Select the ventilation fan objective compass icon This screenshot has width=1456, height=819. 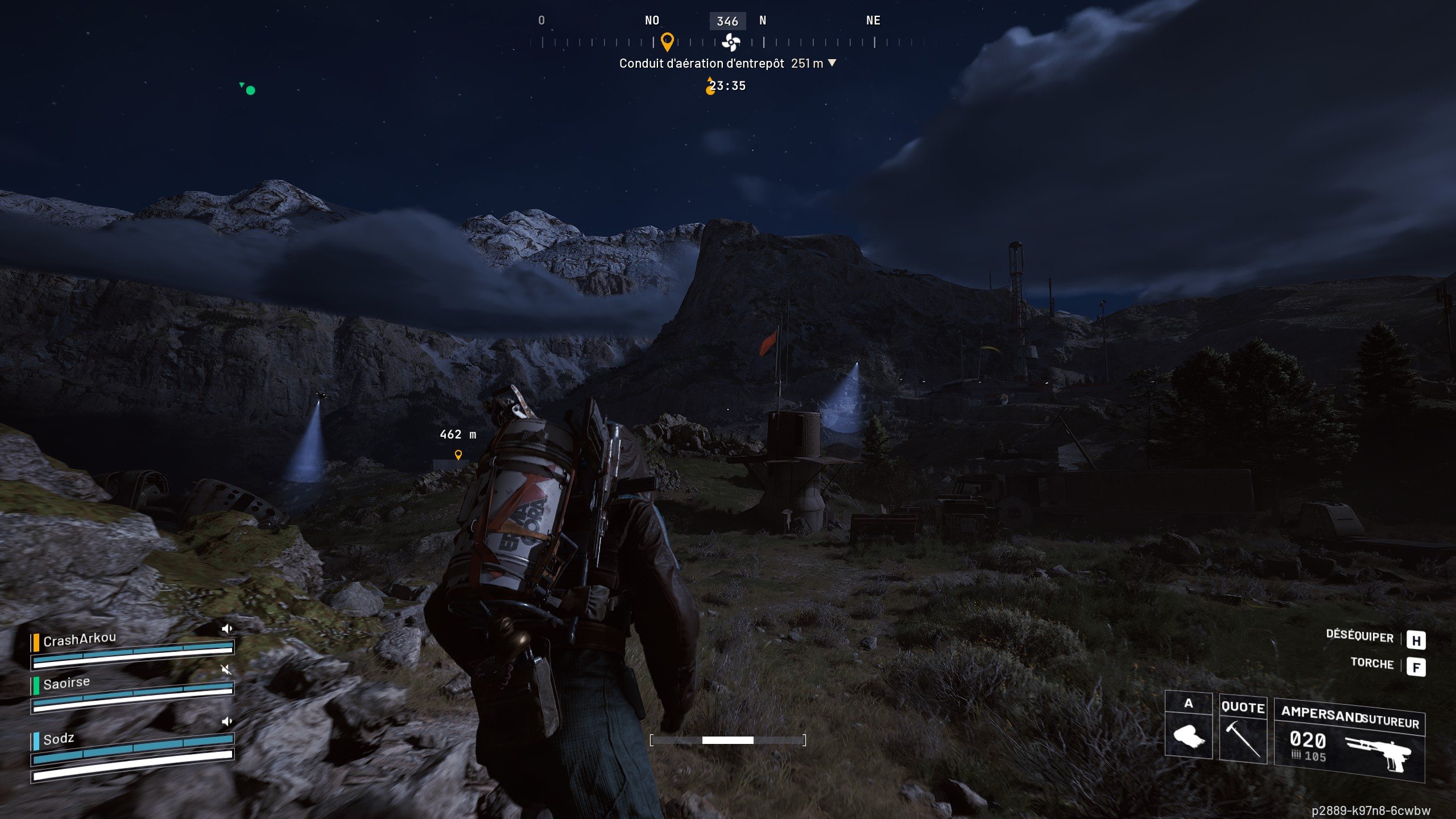[730, 42]
